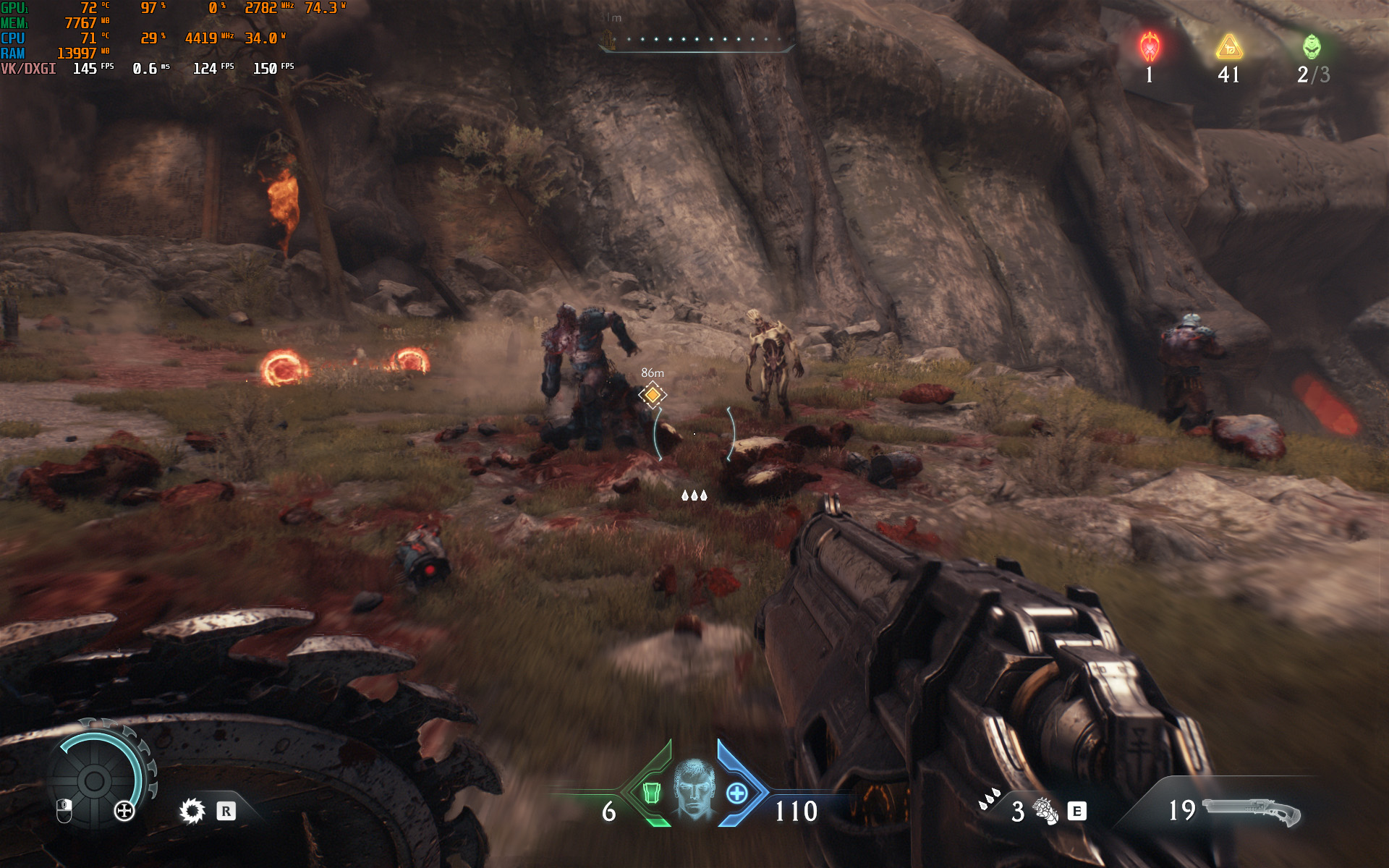Click the red demon skull counter icon

(x=1150, y=47)
